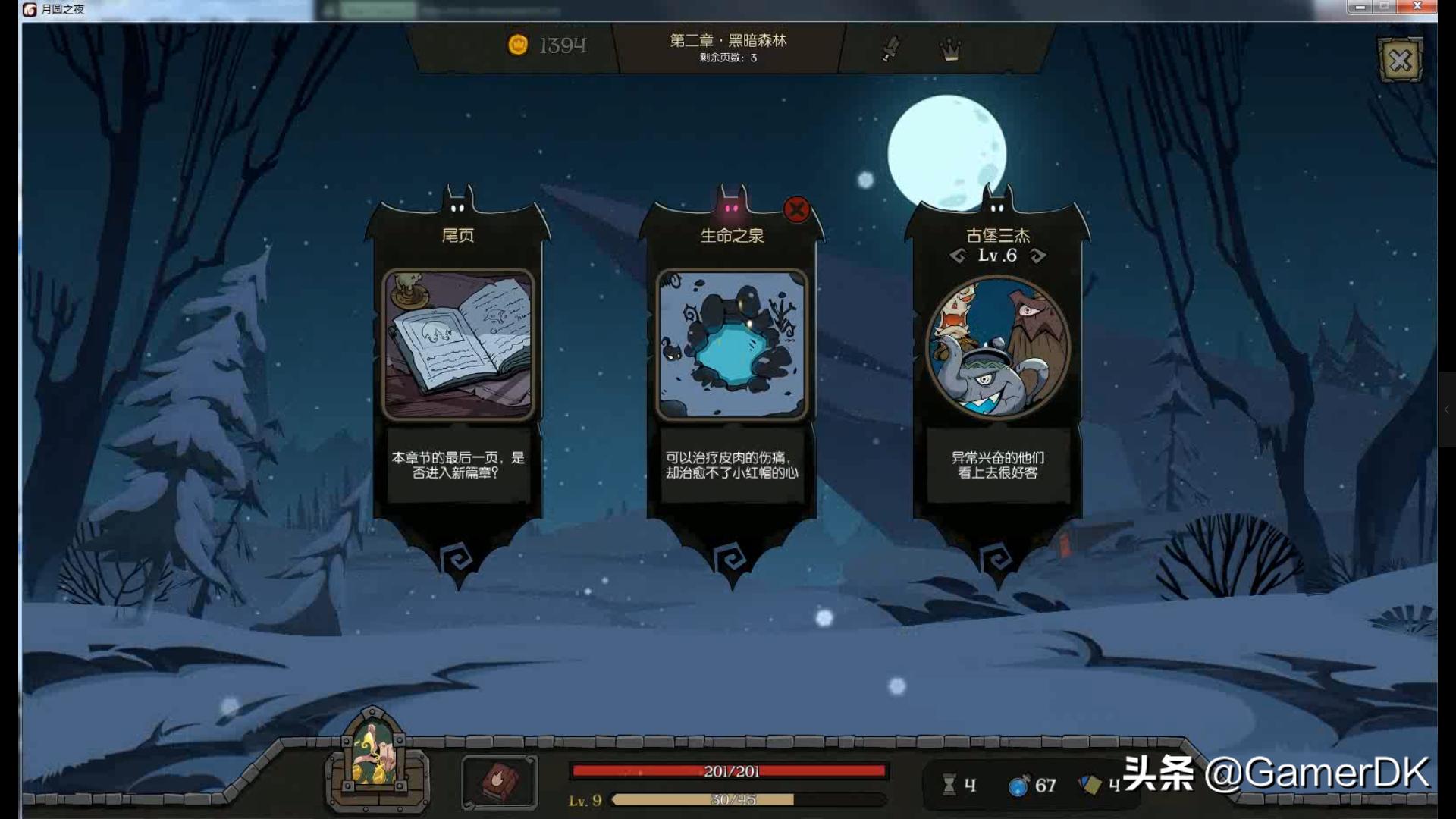Pick the 古堡三杰 enemy encounter card
Screen dimensions: 1456x819
(x=997, y=347)
